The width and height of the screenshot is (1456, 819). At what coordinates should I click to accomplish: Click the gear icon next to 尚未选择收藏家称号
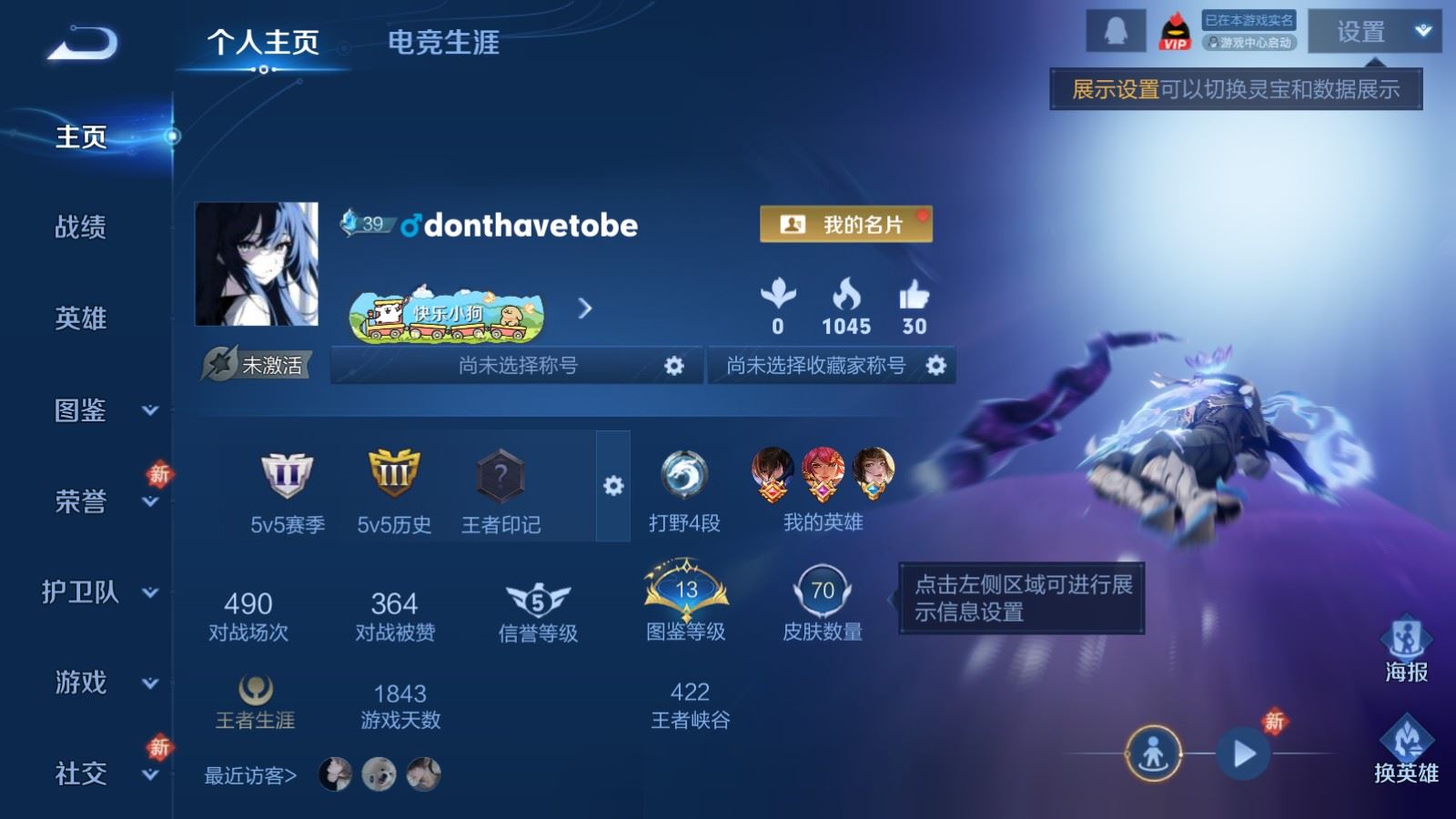[x=935, y=366]
